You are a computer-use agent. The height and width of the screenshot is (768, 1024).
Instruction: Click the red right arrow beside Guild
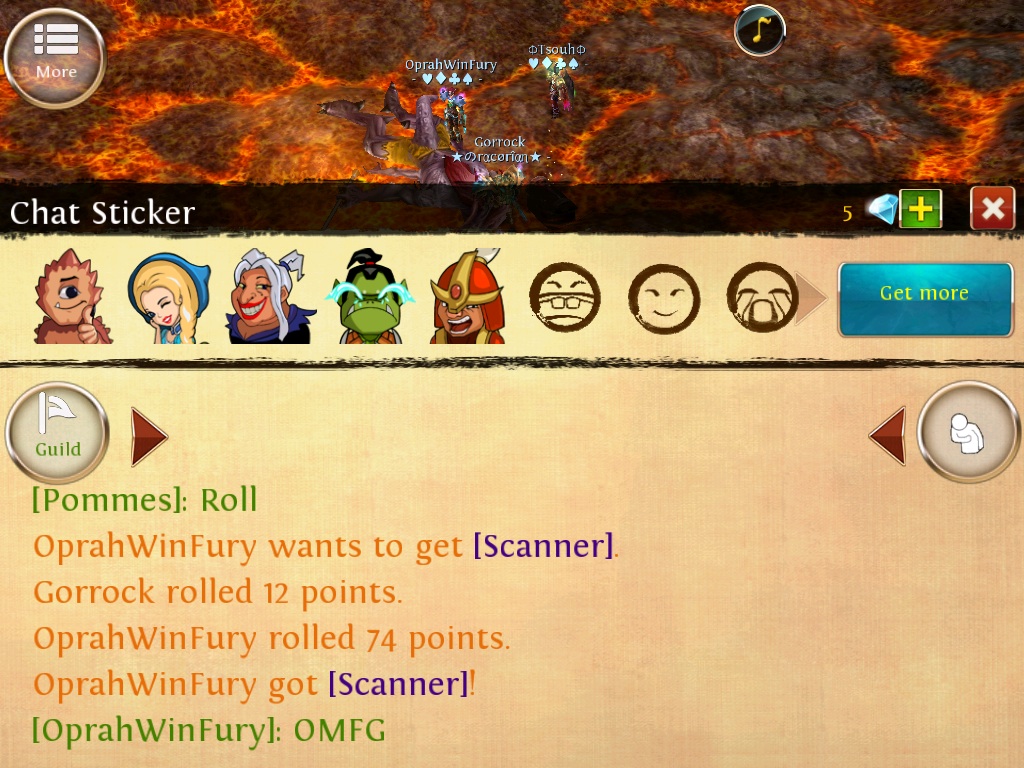coord(148,436)
